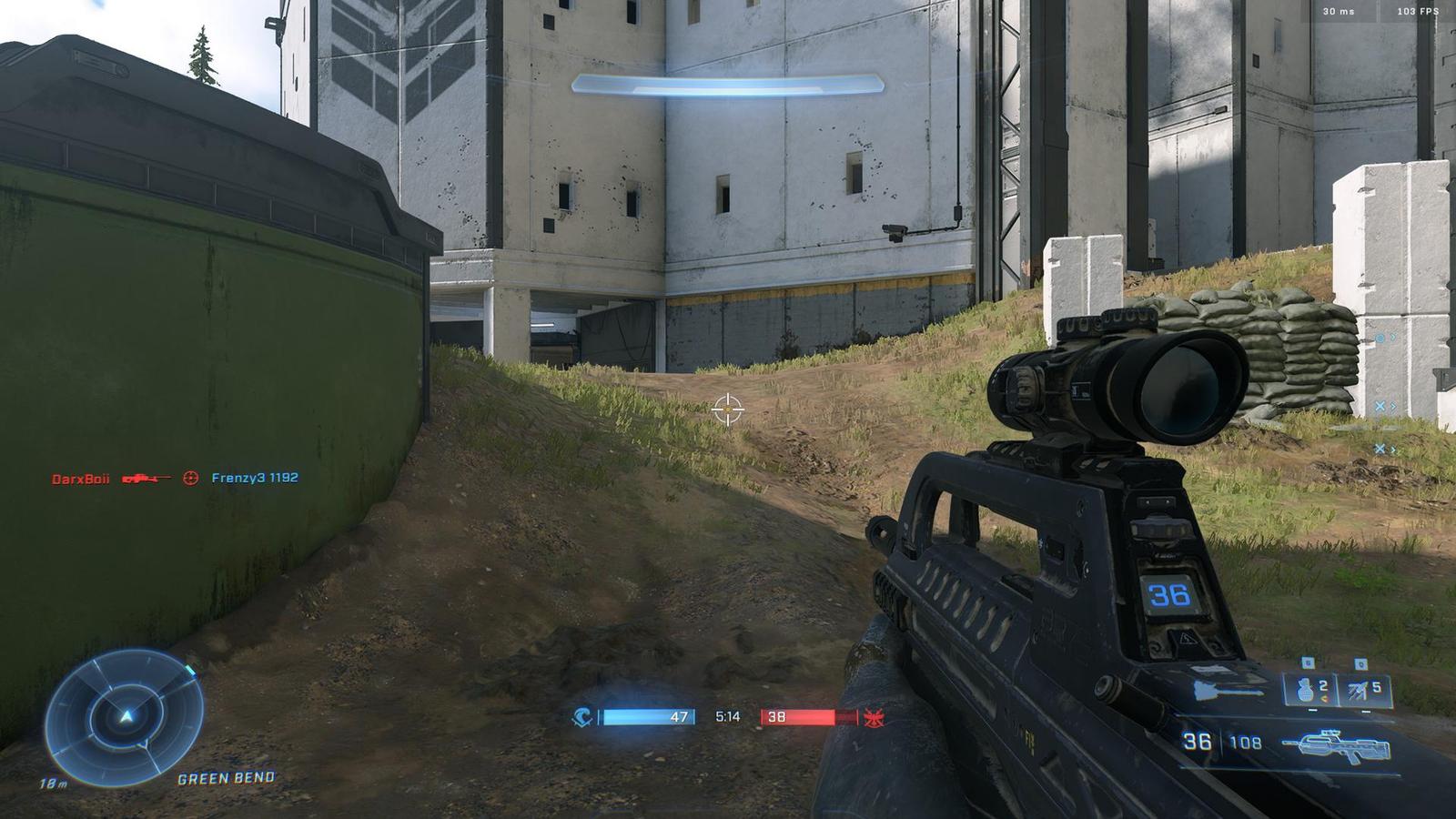Click the blue team emblem beside the score bar
The image size is (1456, 819).
point(581,718)
